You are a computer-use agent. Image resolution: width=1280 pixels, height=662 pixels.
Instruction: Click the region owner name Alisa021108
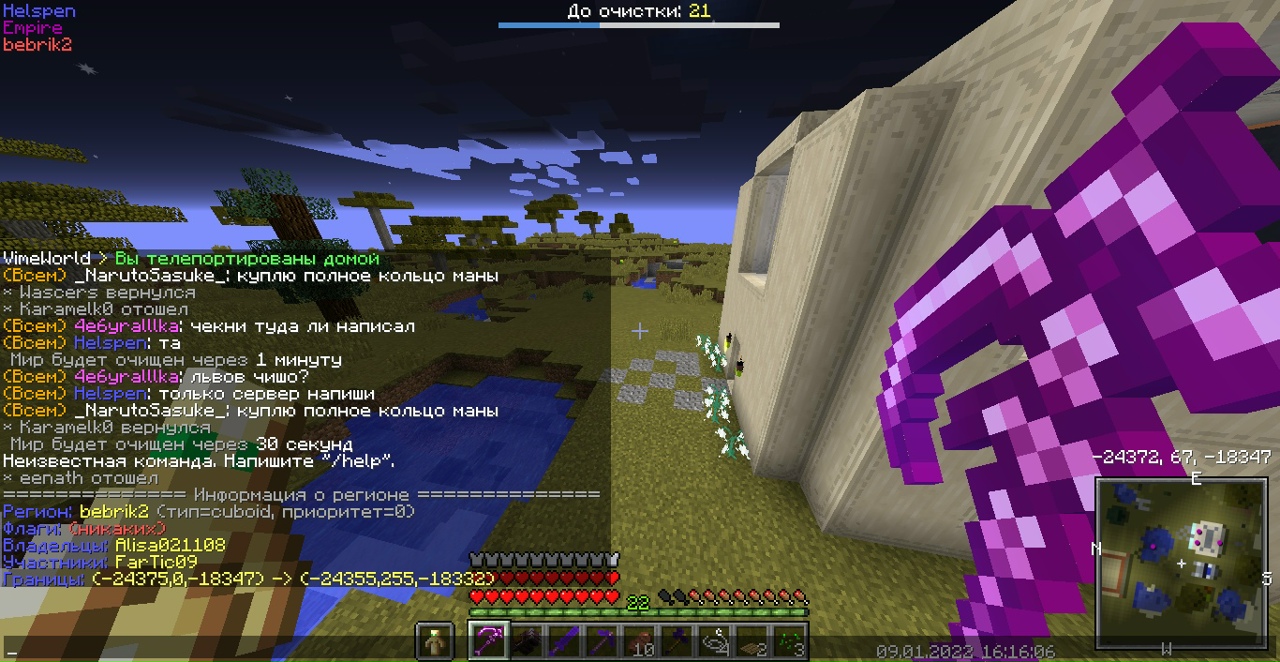(x=170, y=545)
